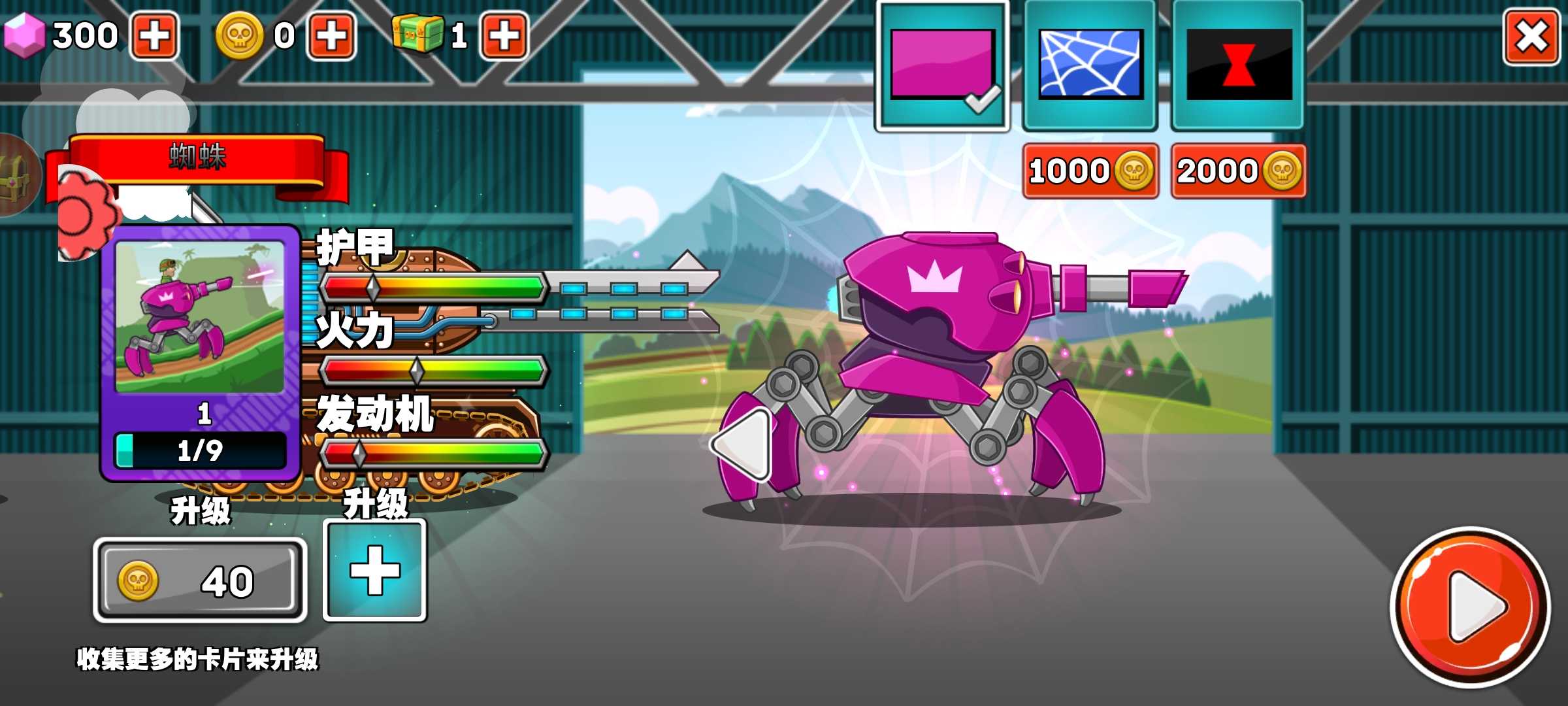Choose the blue spider web skin
This screenshot has width=1568, height=706.
pyautogui.click(x=1090, y=65)
